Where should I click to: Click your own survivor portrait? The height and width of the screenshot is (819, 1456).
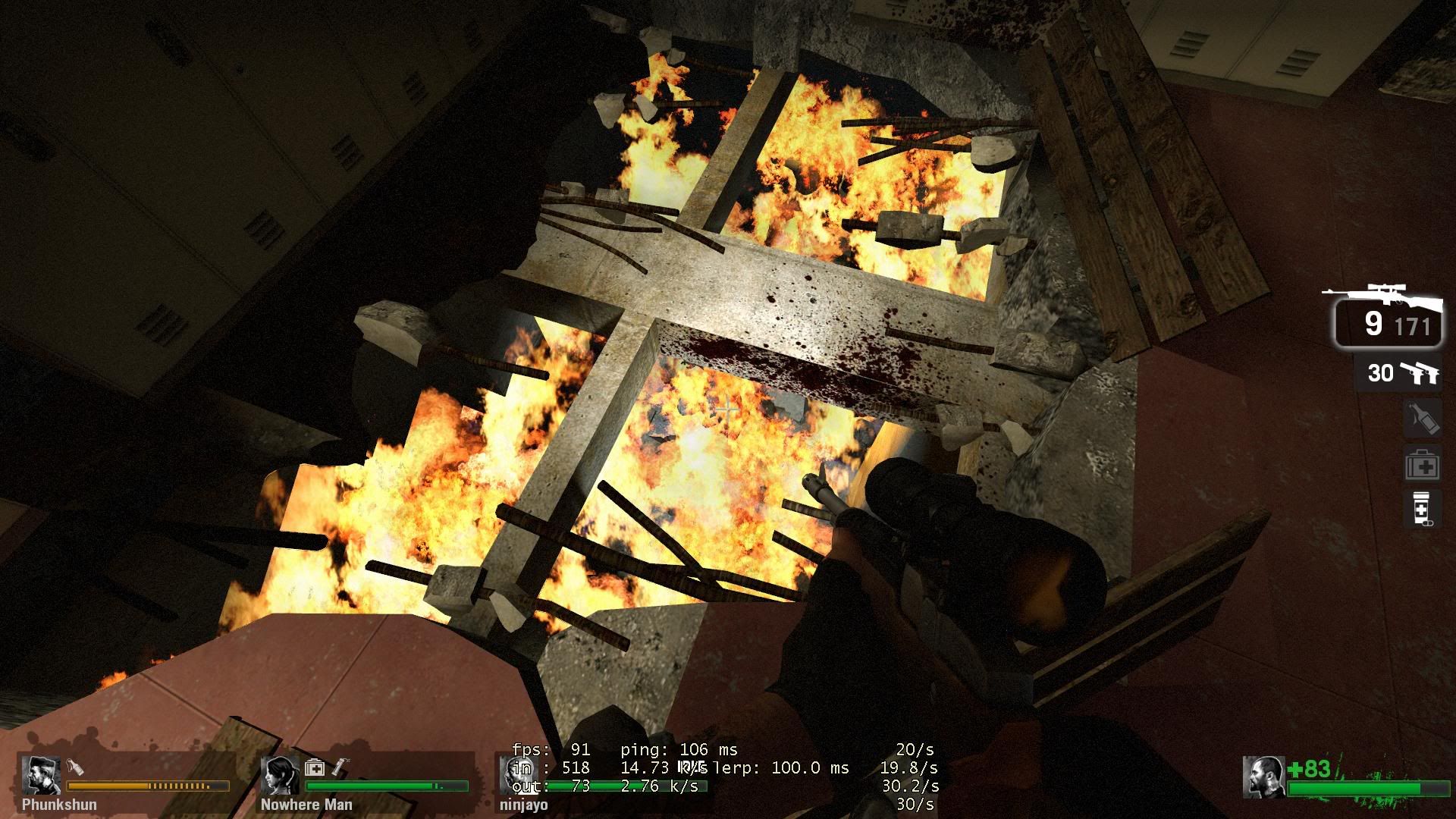click(x=1263, y=777)
